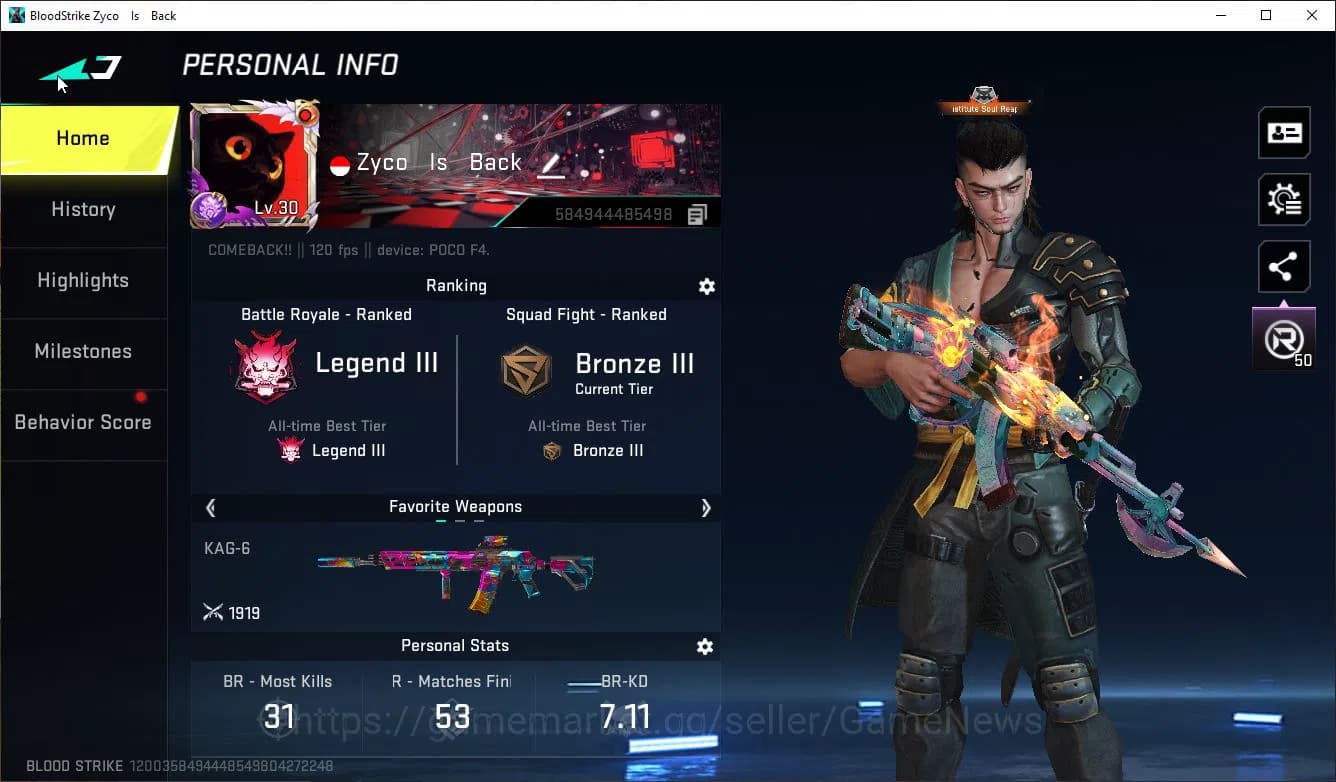1336x782 pixels.
Task: Click the BloodStrike logo in the top left
Action: pyautogui.click(x=80, y=68)
